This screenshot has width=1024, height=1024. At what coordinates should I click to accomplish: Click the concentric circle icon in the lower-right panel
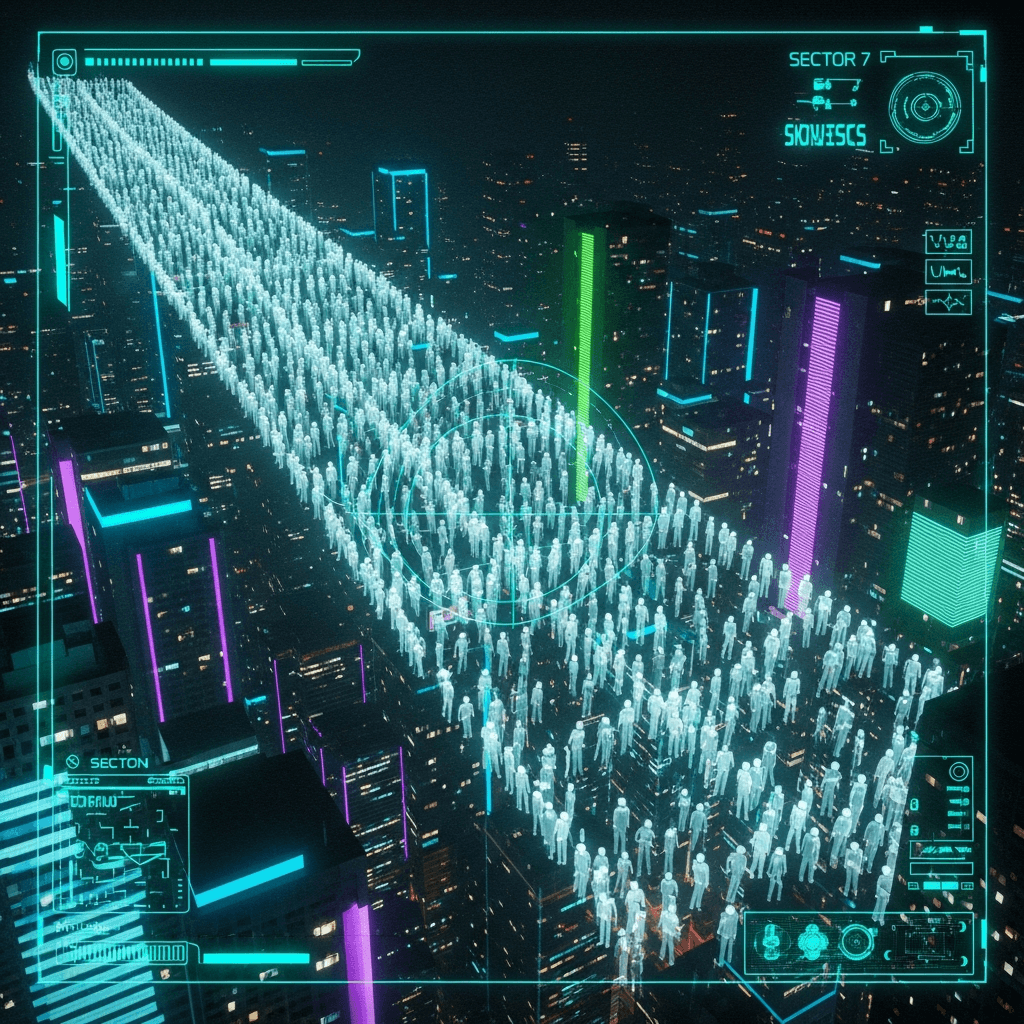coord(958,772)
